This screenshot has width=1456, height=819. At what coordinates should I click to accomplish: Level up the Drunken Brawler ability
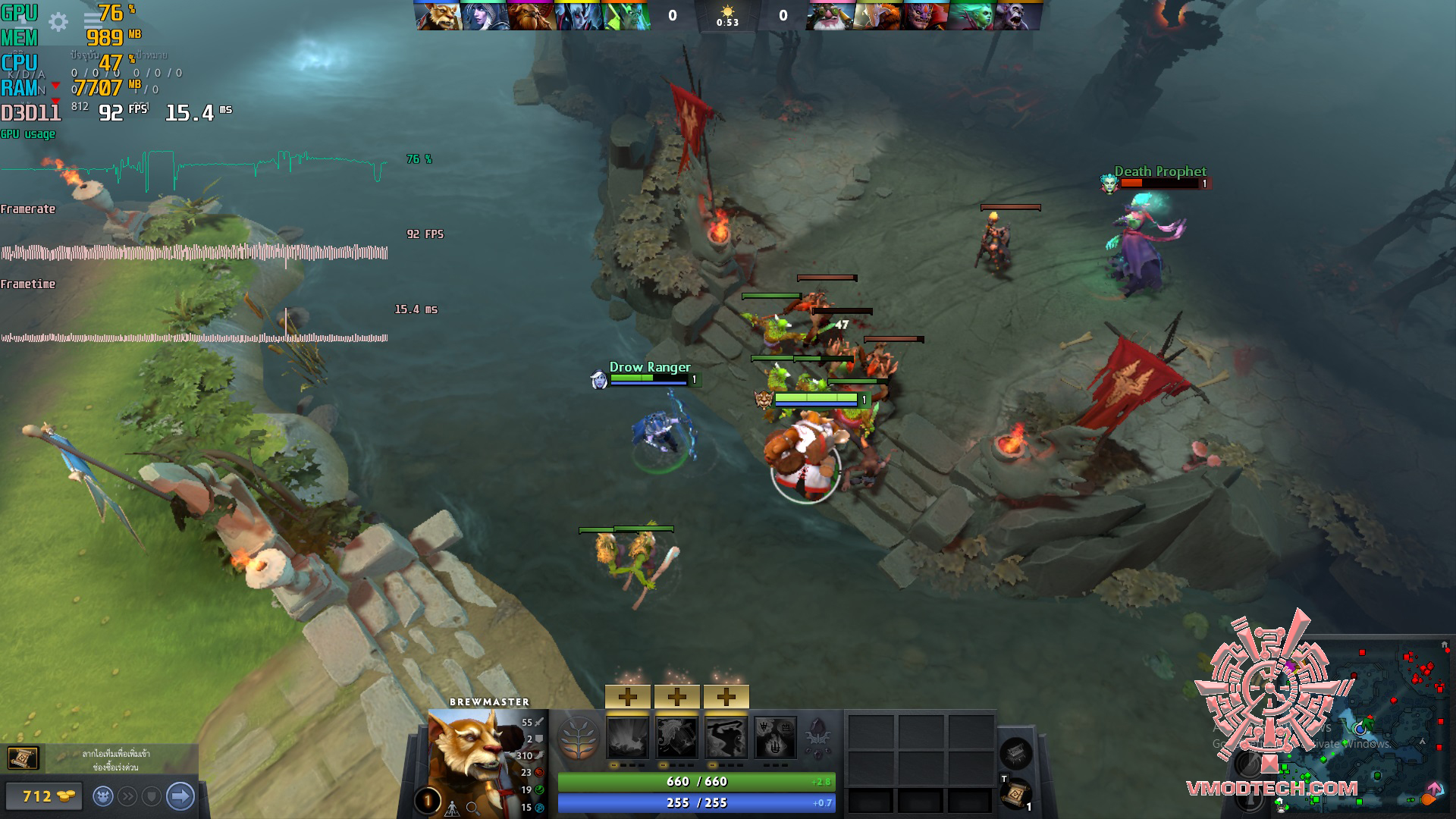pos(726,696)
